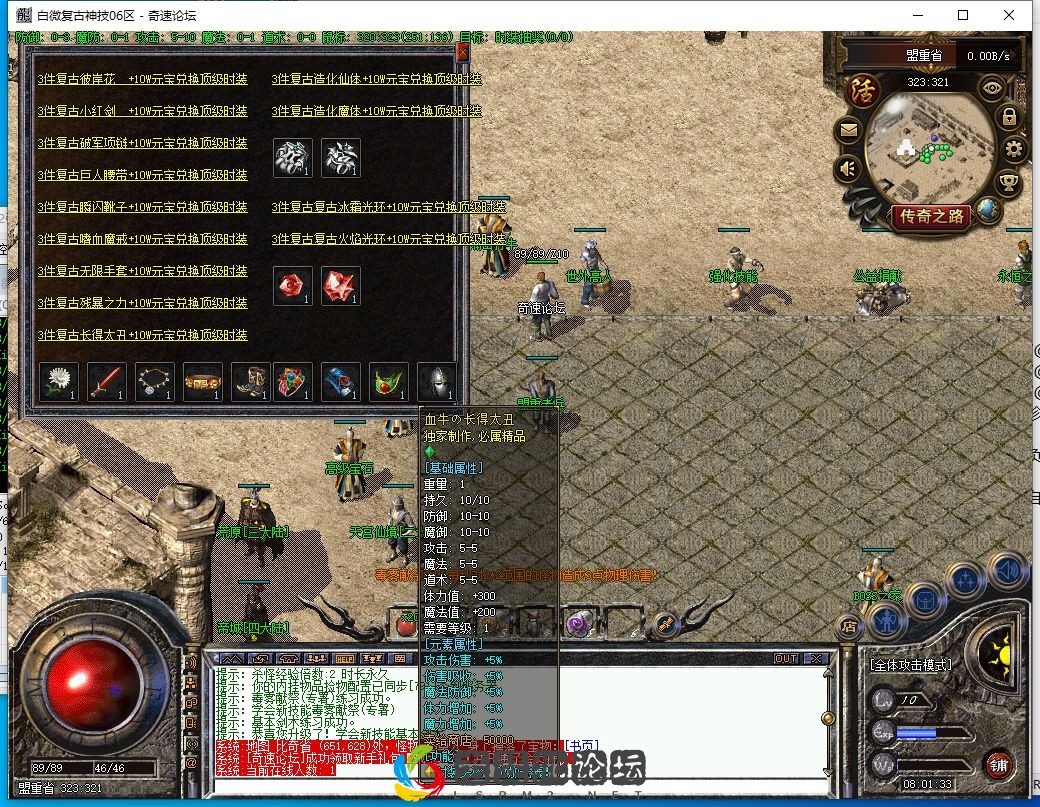Select the 彼岸花 exchange link
This screenshot has width=1040, height=807.
[x=142, y=79]
